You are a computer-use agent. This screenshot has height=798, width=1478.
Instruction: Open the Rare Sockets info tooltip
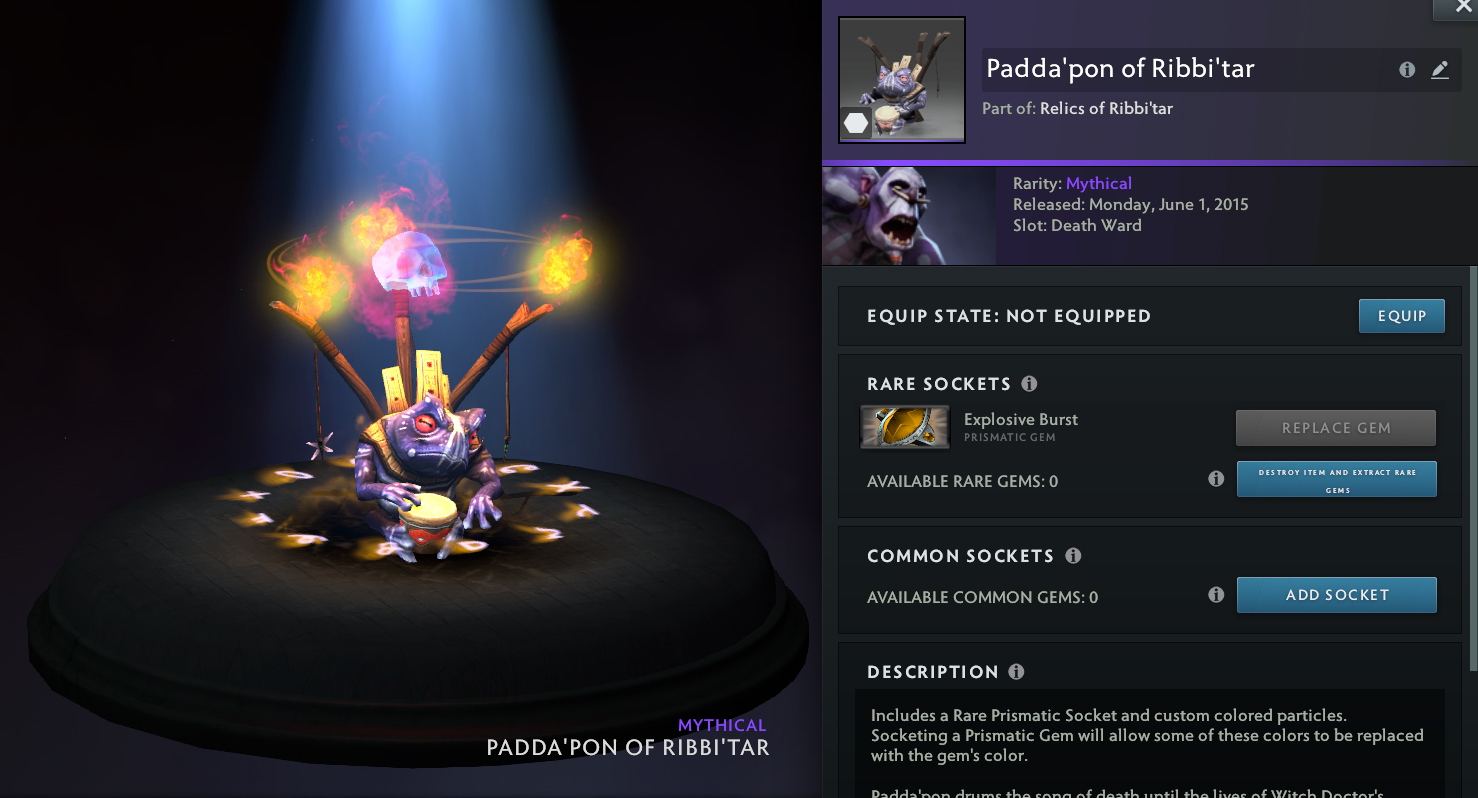[x=1029, y=384]
